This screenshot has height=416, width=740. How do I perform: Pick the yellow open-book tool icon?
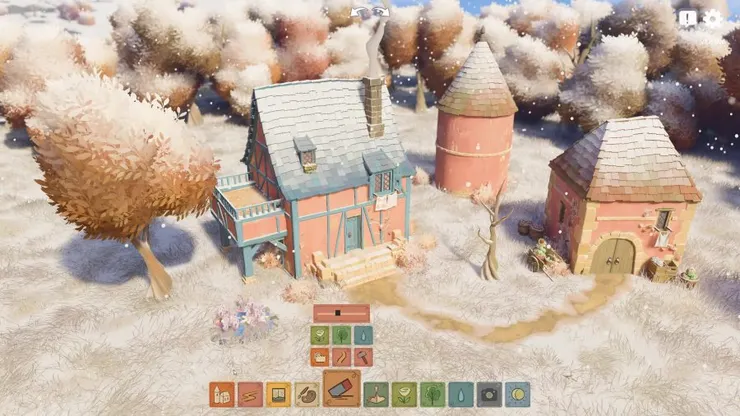pyautogui.click(x=278, y=394)
